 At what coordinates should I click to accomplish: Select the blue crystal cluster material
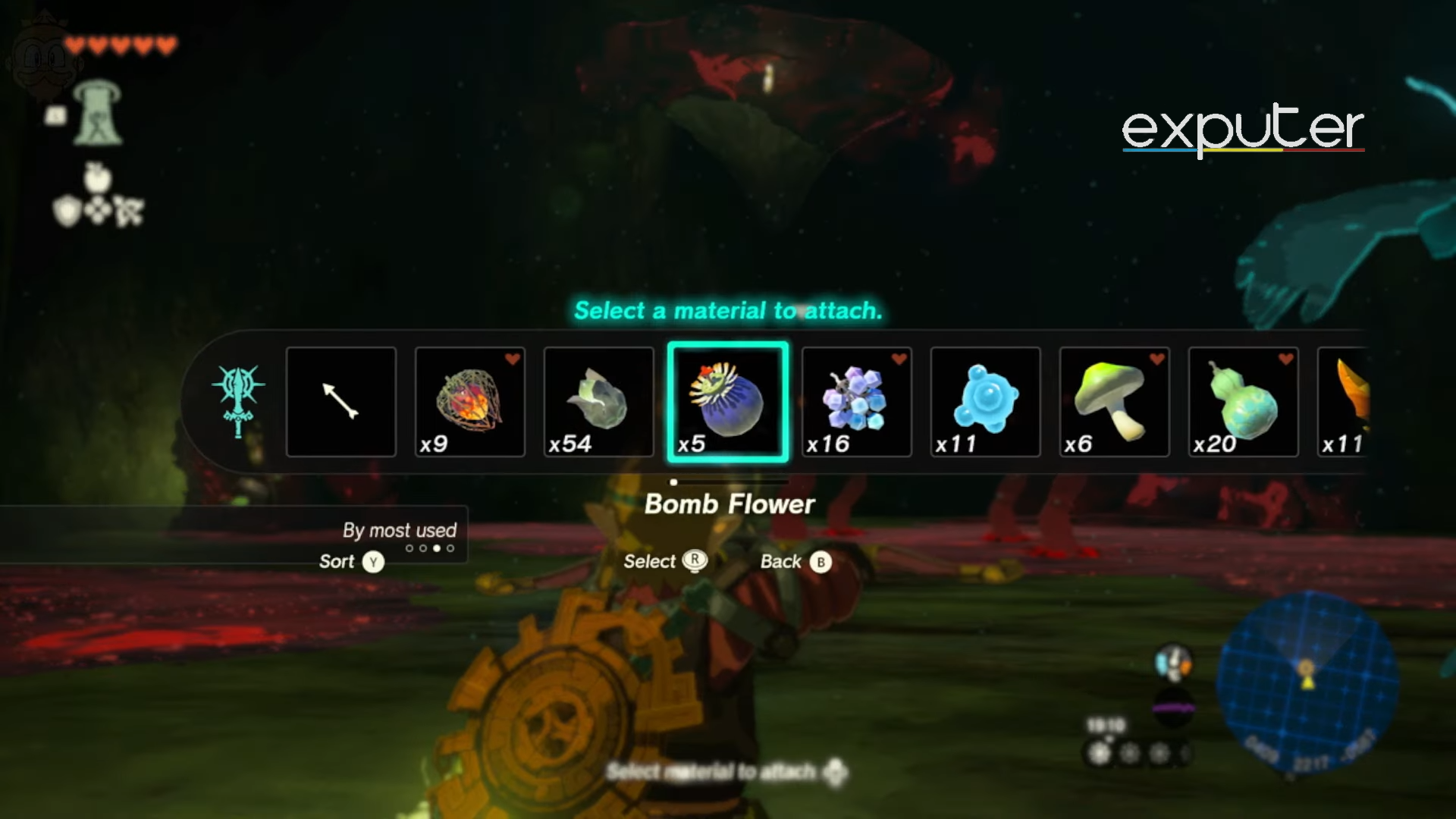[x=857, y=402]
